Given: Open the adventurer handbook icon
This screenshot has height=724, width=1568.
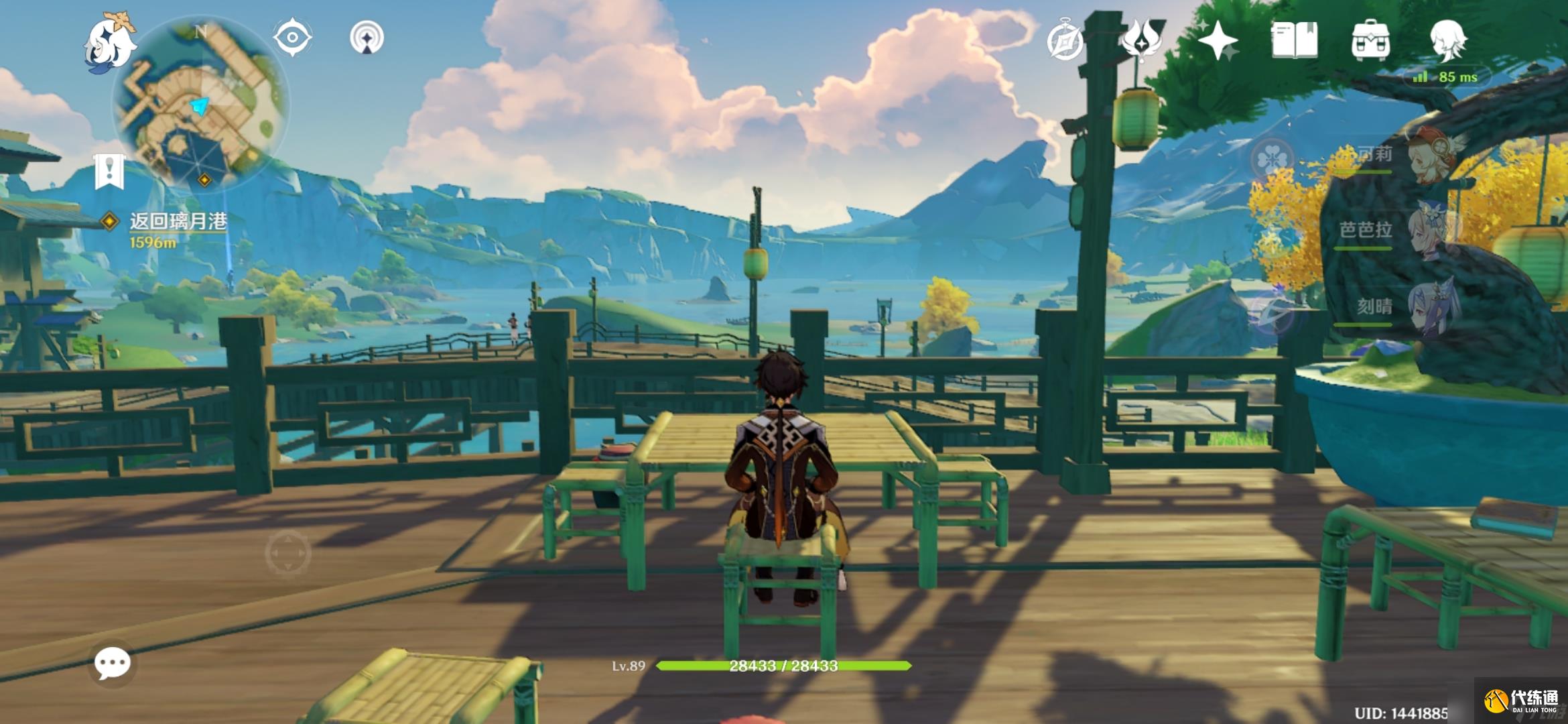Looking at the screenshot, I should [x=1295, y=40].
